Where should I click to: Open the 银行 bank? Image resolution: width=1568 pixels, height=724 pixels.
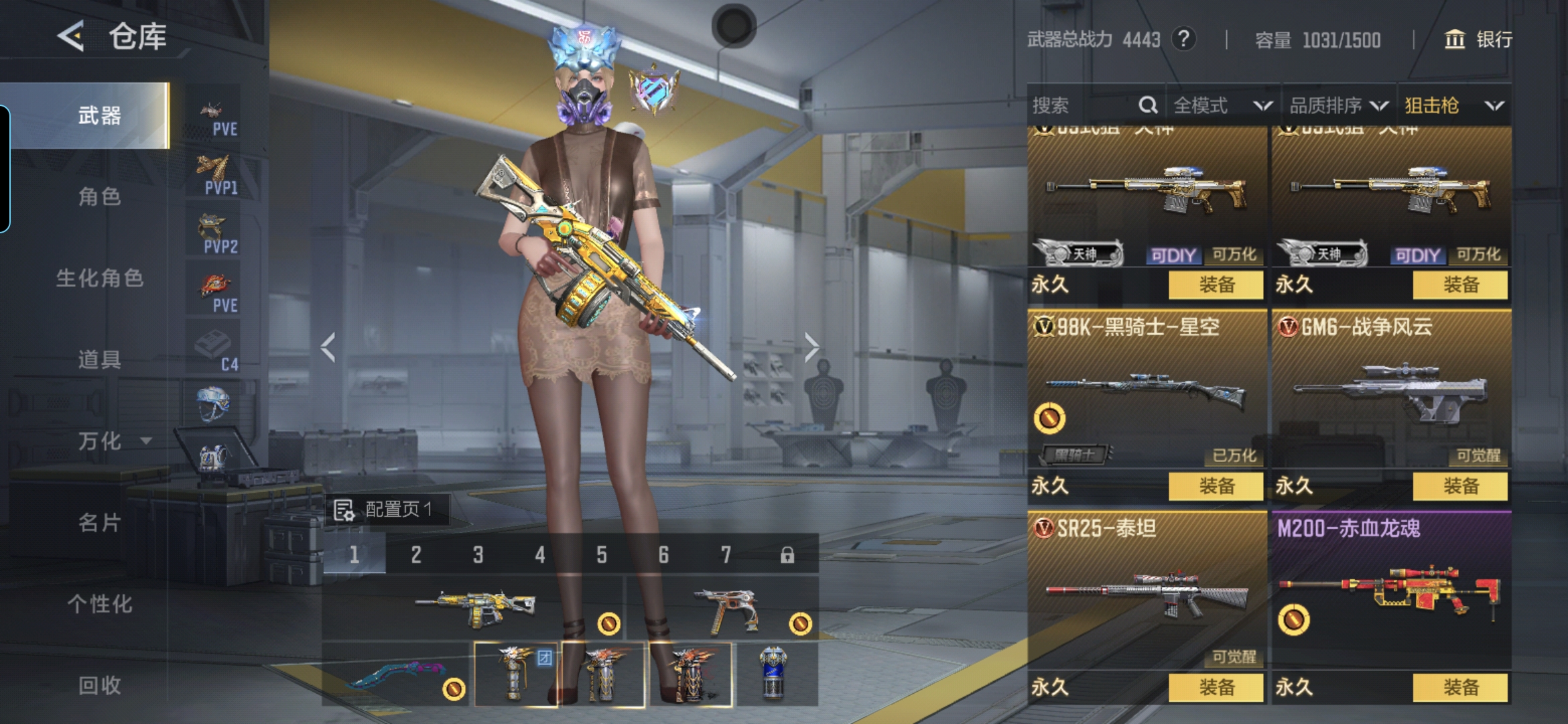1478,40
